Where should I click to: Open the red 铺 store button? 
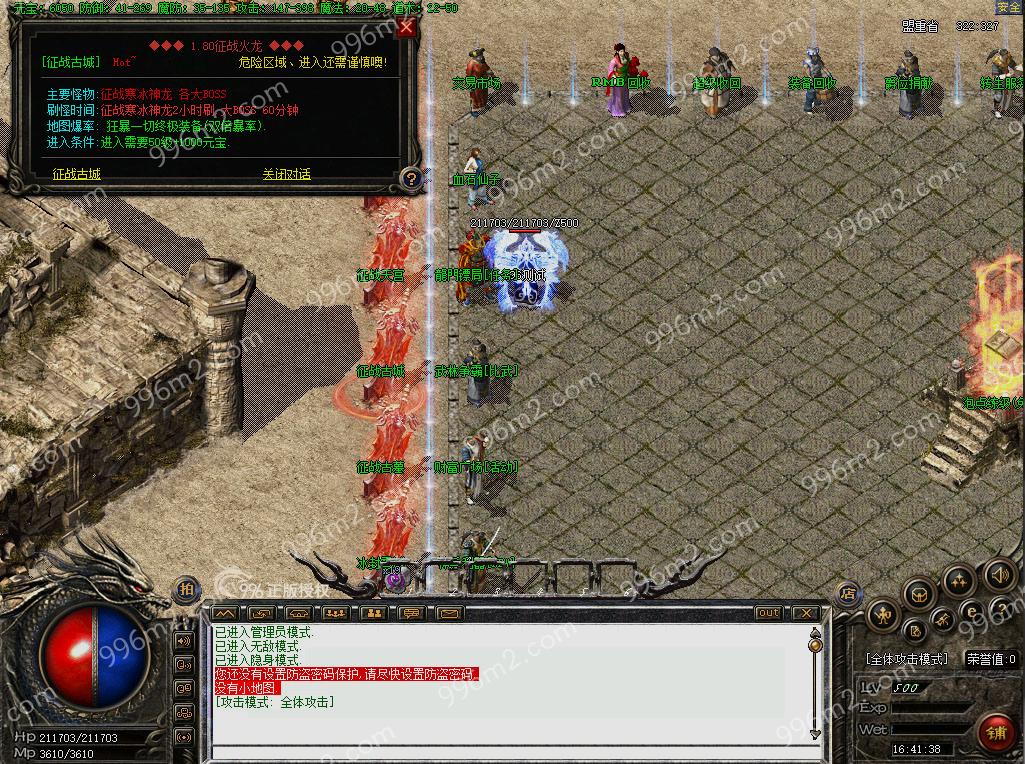995,730
